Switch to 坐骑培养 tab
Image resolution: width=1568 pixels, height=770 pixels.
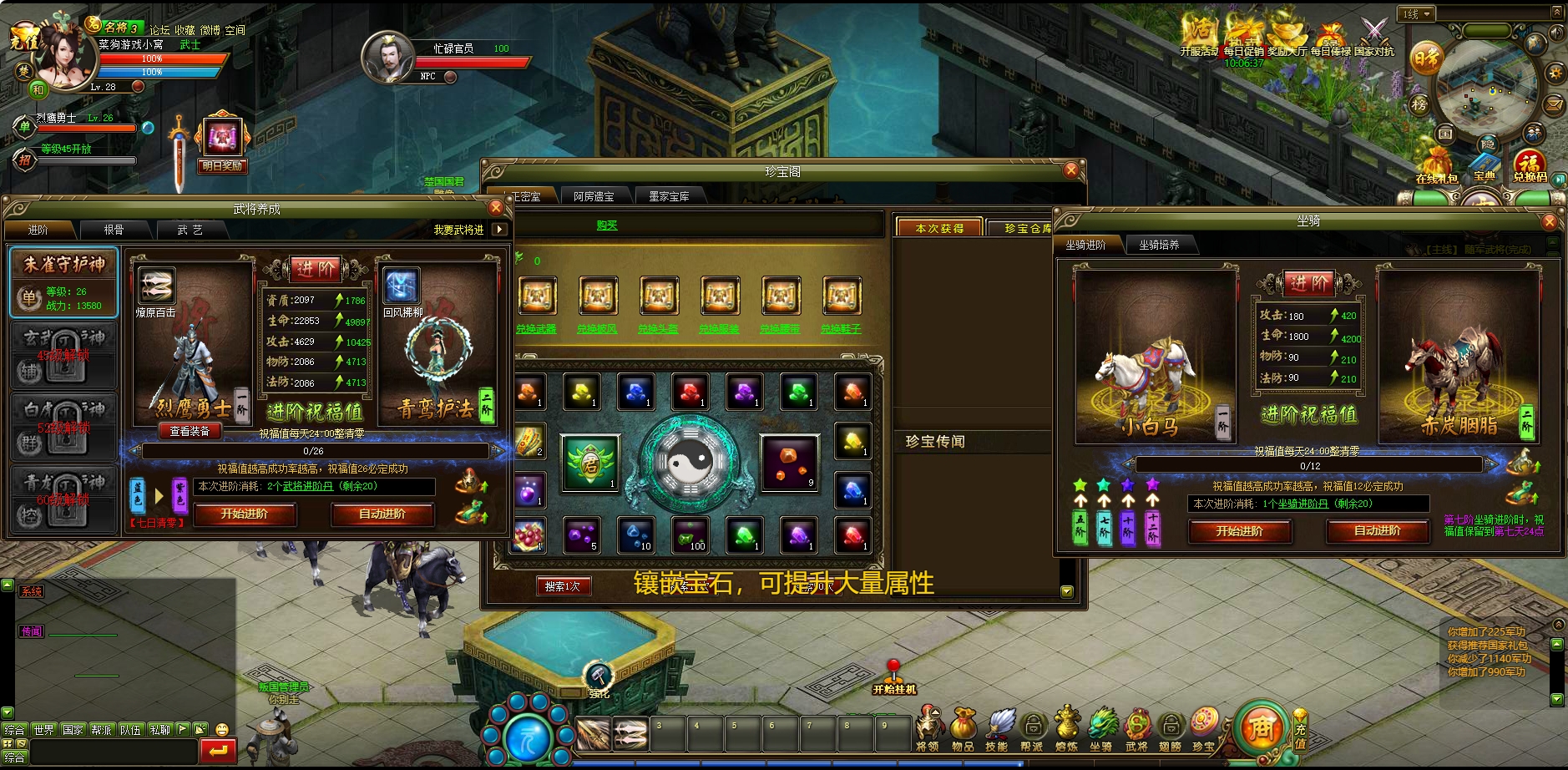[x=1159, y=245]
